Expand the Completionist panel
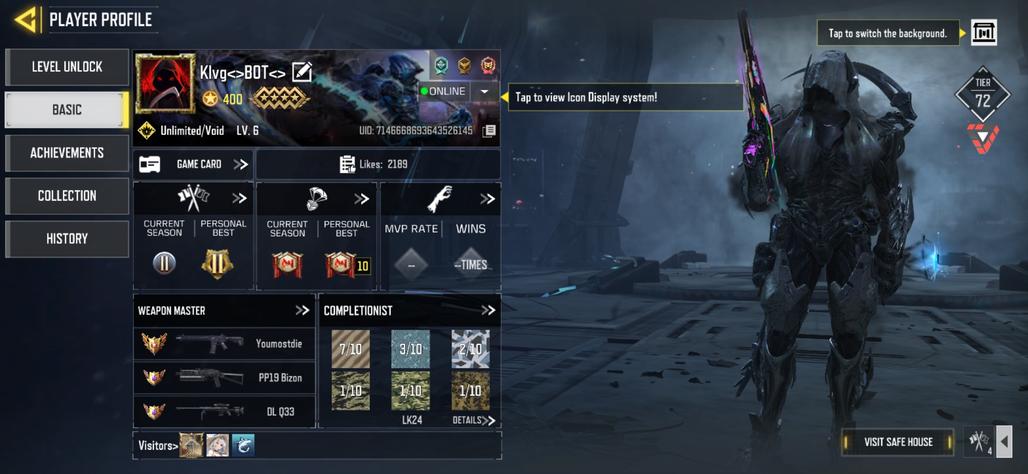This screenshot has height=474, width=1028. click(x=488, y=311)
